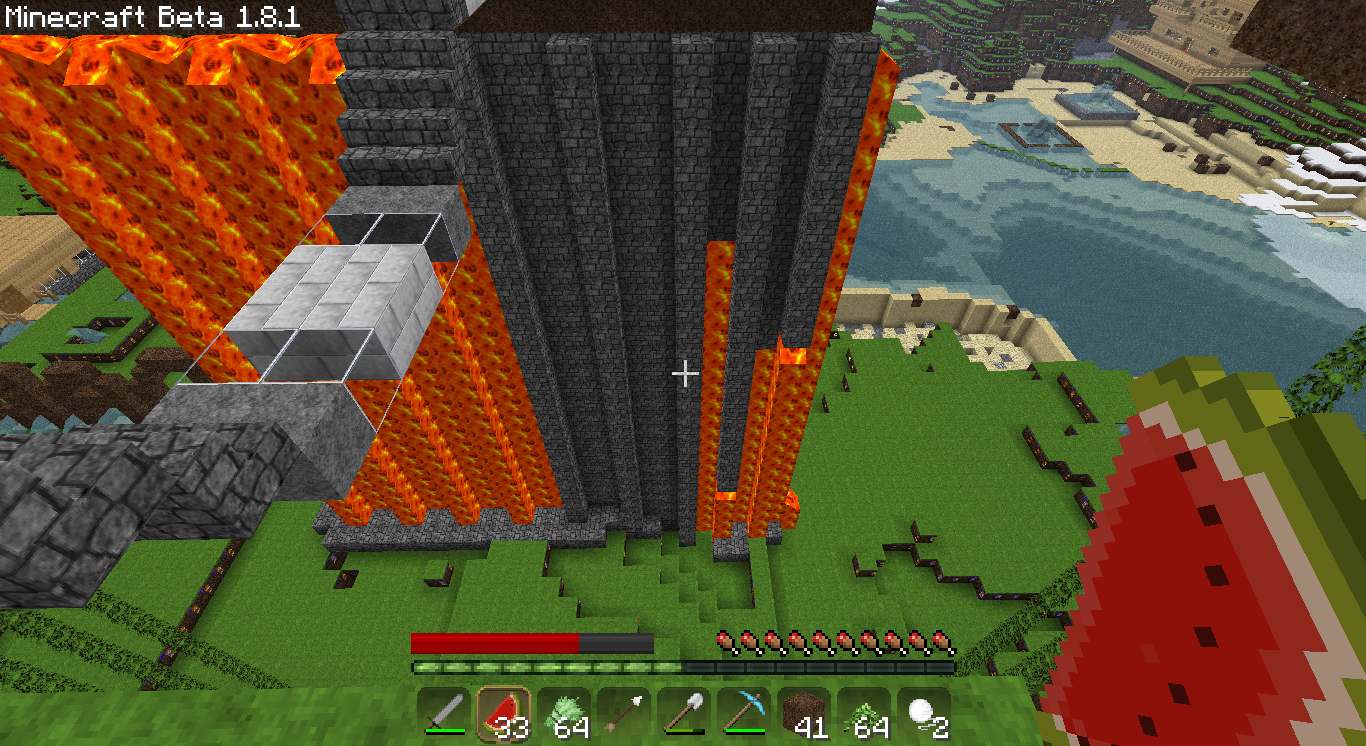Viewport: 1366px width, 746px height.
Task: Select the iron sword hotbar slot
Action: click(x=443, y=714)
